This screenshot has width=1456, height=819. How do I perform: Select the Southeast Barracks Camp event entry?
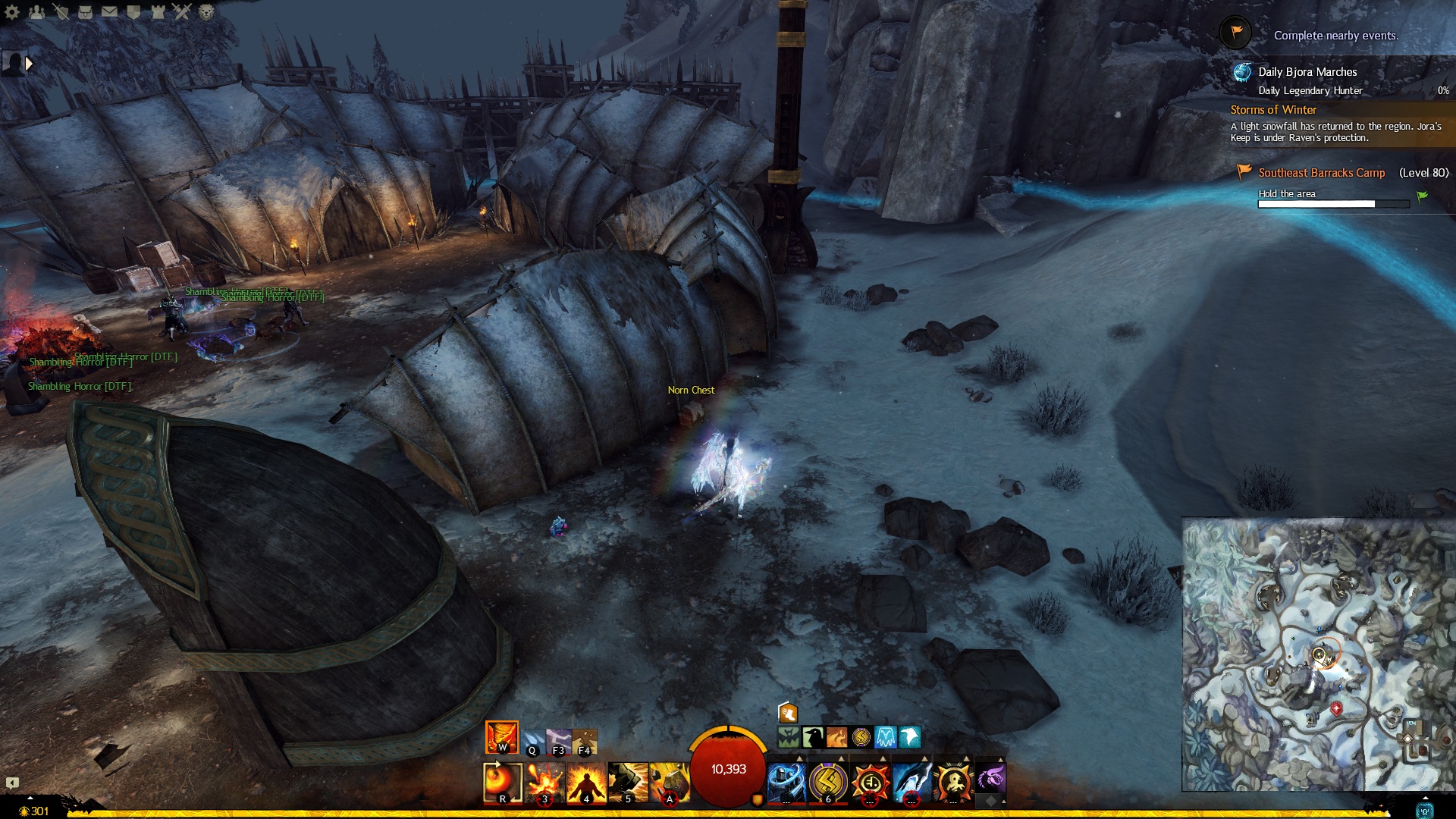pyautogui.click(x=1321, y=173)
